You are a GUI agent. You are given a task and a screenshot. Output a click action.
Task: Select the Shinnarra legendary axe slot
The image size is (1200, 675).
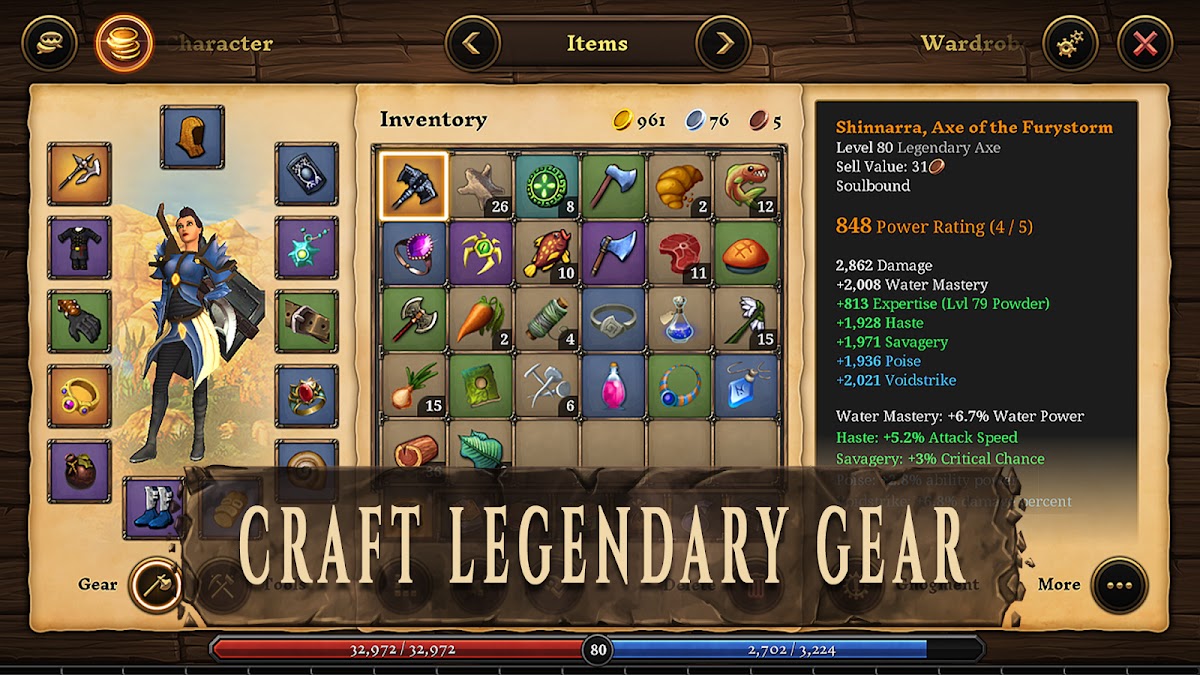tap(413, 186)
